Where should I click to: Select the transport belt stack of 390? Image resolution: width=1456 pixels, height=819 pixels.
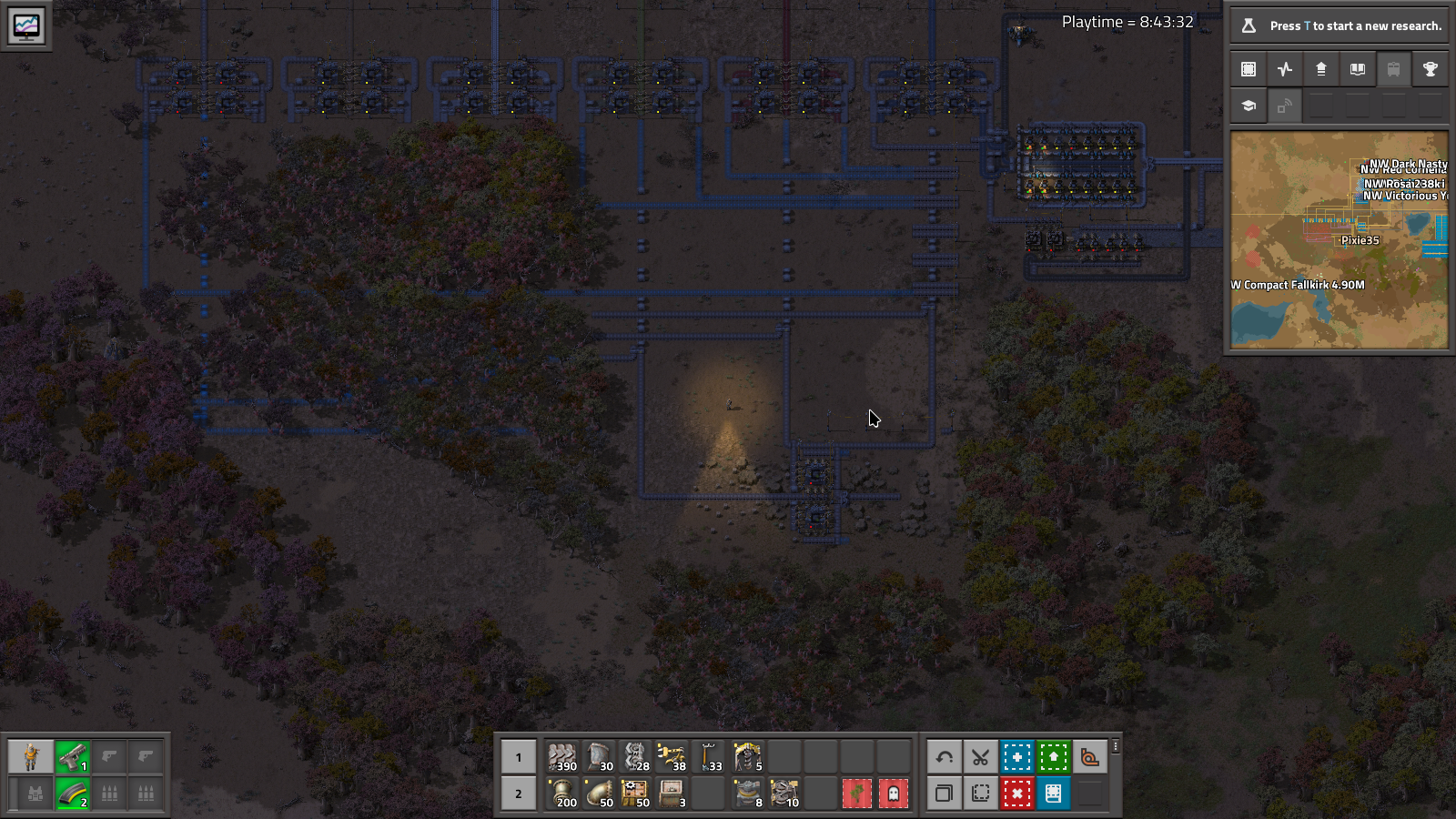tap(562, 757)
